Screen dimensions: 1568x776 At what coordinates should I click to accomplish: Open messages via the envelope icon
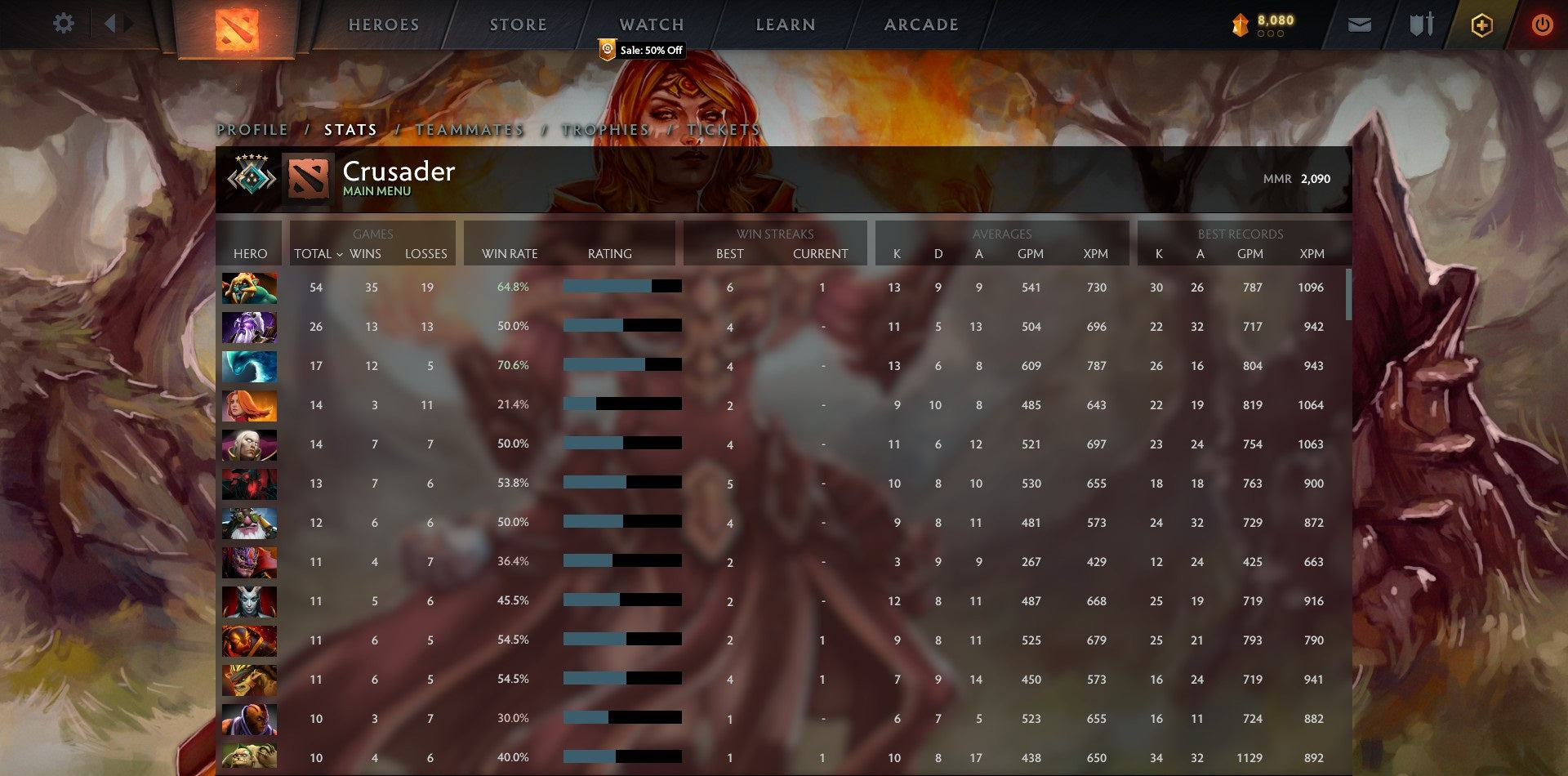(x=1361, y=25)
